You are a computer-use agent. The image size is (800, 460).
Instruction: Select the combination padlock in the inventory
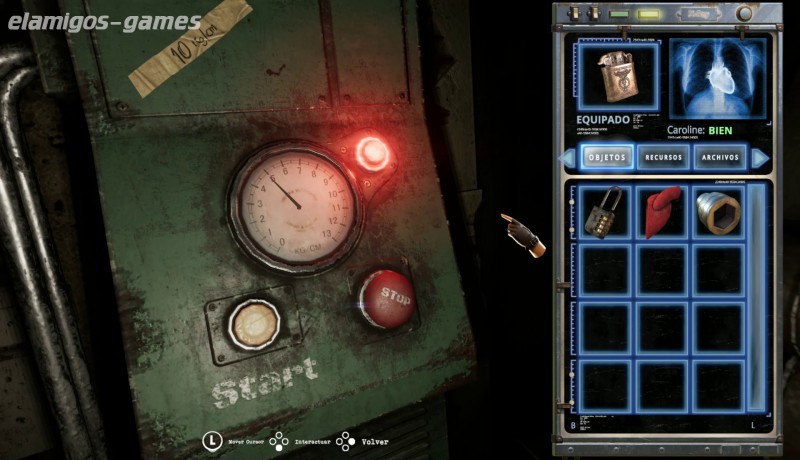pyautogui.click(x=606, y=212)
